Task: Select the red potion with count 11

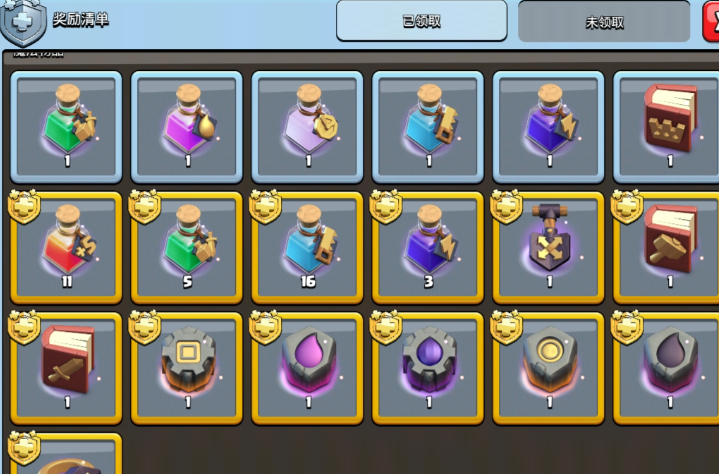Action: pyautogui.click(x=66, y=246)
